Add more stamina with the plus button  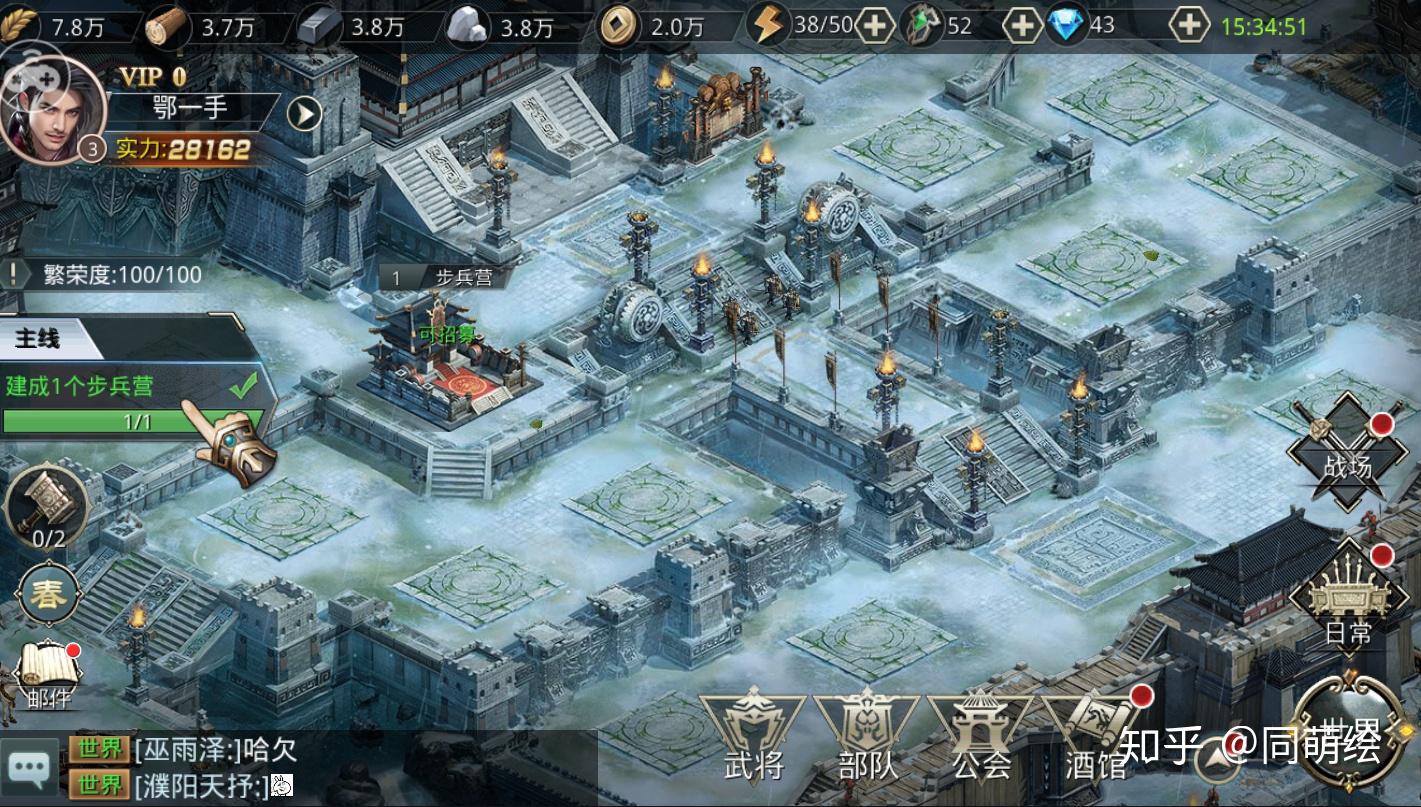875,26
